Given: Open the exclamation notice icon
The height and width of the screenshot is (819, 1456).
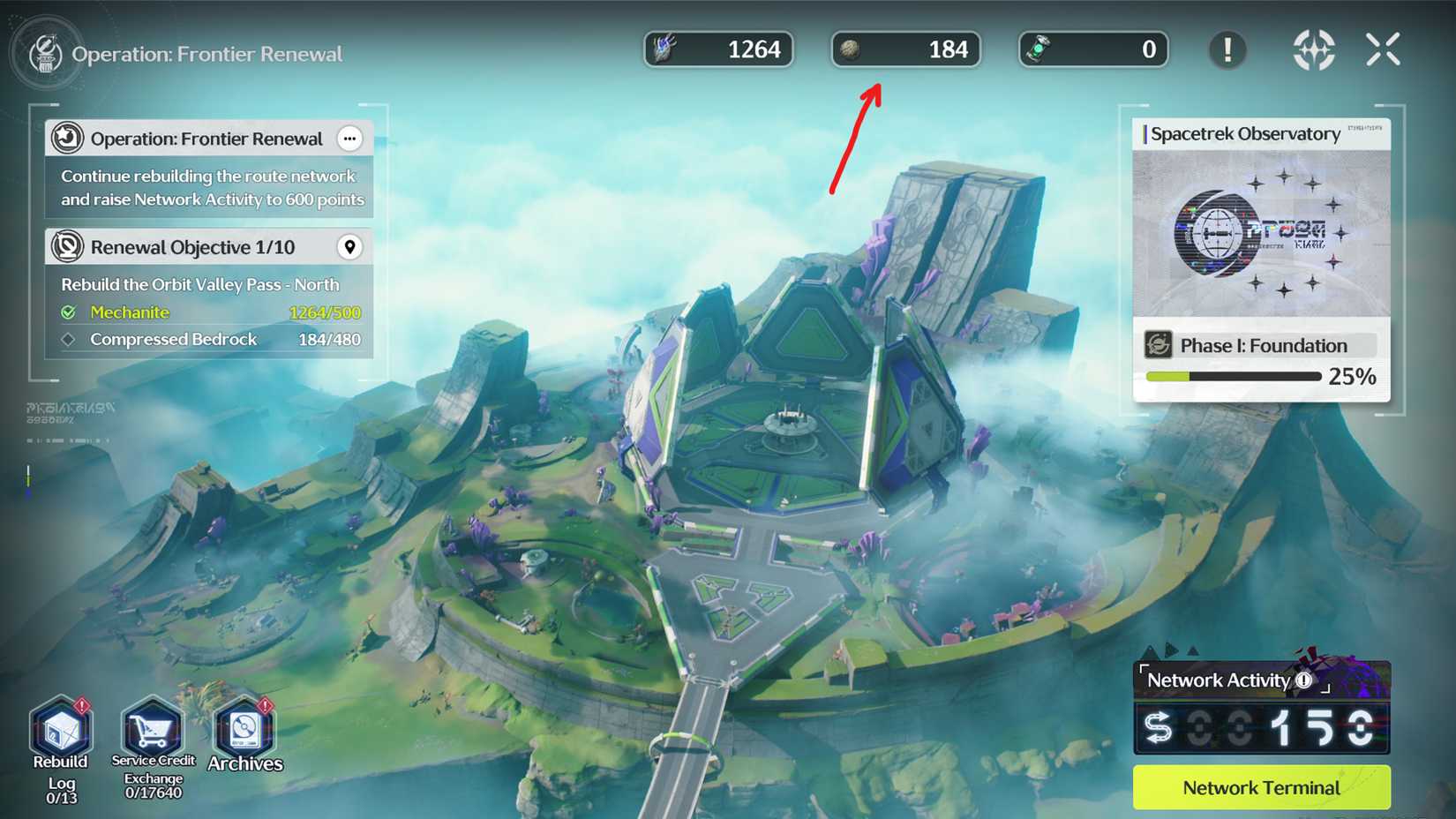Looking at the screenshot, I should 1227,50.
